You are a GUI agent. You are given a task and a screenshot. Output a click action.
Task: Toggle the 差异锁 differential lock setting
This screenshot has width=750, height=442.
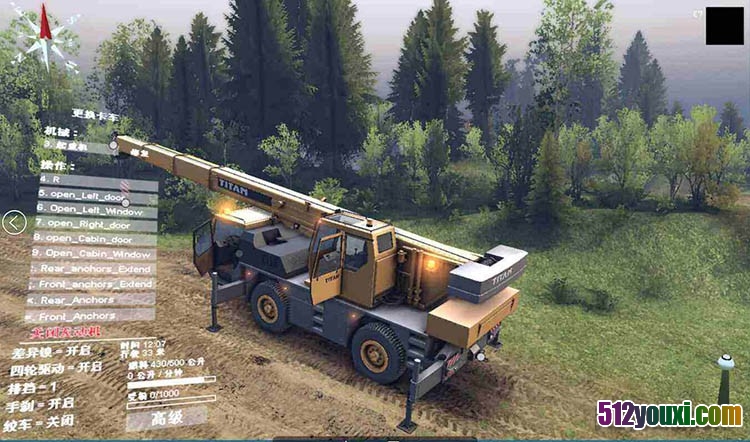(50, 353)
